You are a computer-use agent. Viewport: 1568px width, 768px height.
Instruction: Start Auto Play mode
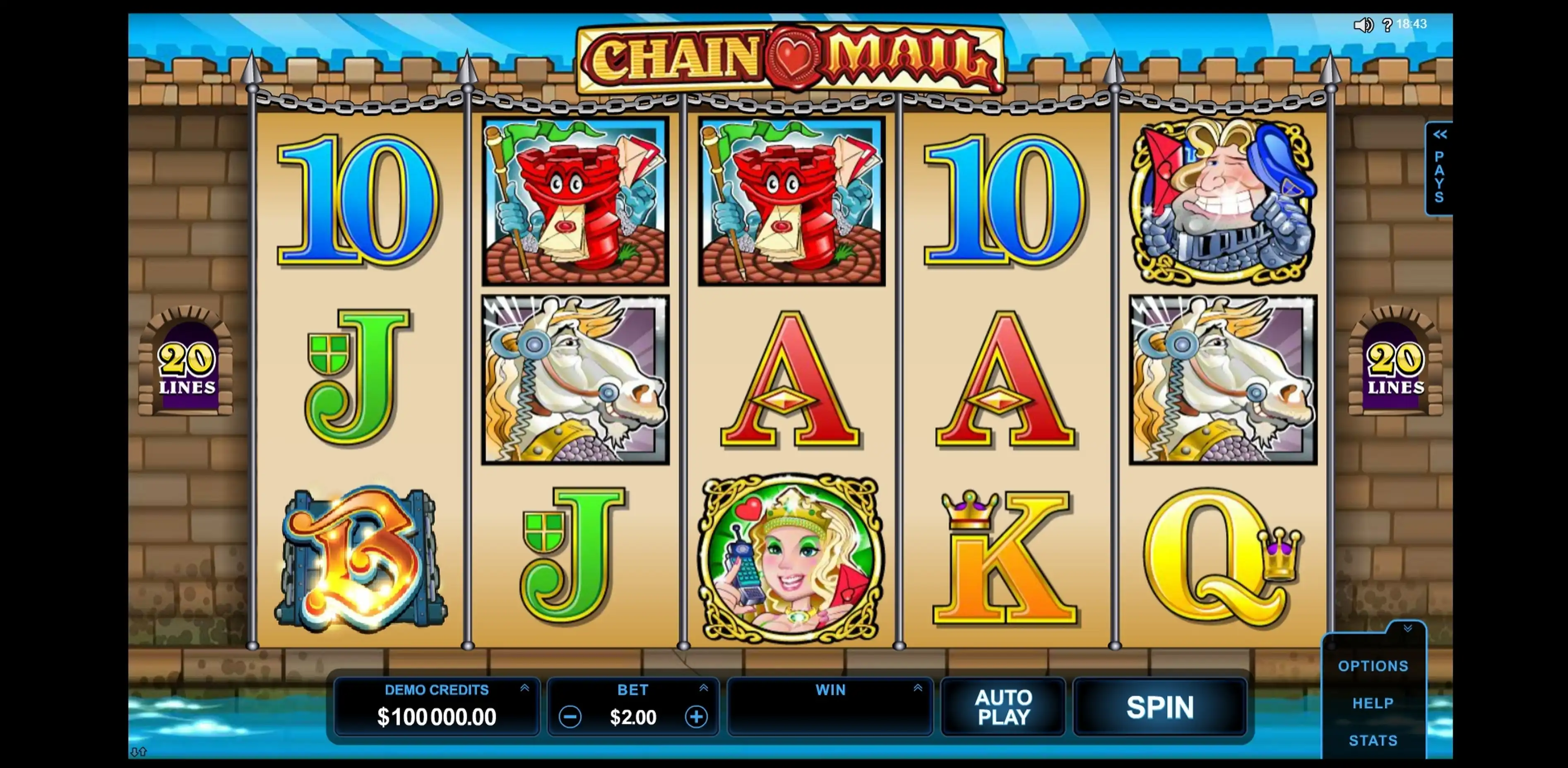[x=1003, y=707]
